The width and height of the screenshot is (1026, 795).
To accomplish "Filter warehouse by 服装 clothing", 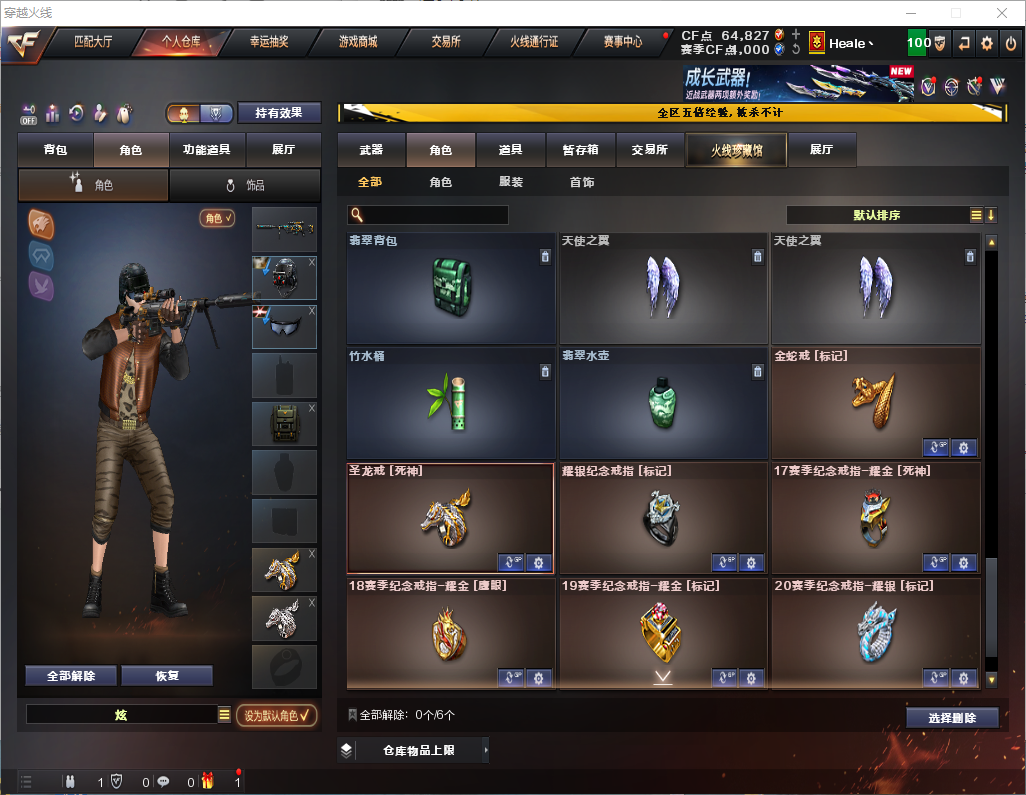I will tap(511, 182).
